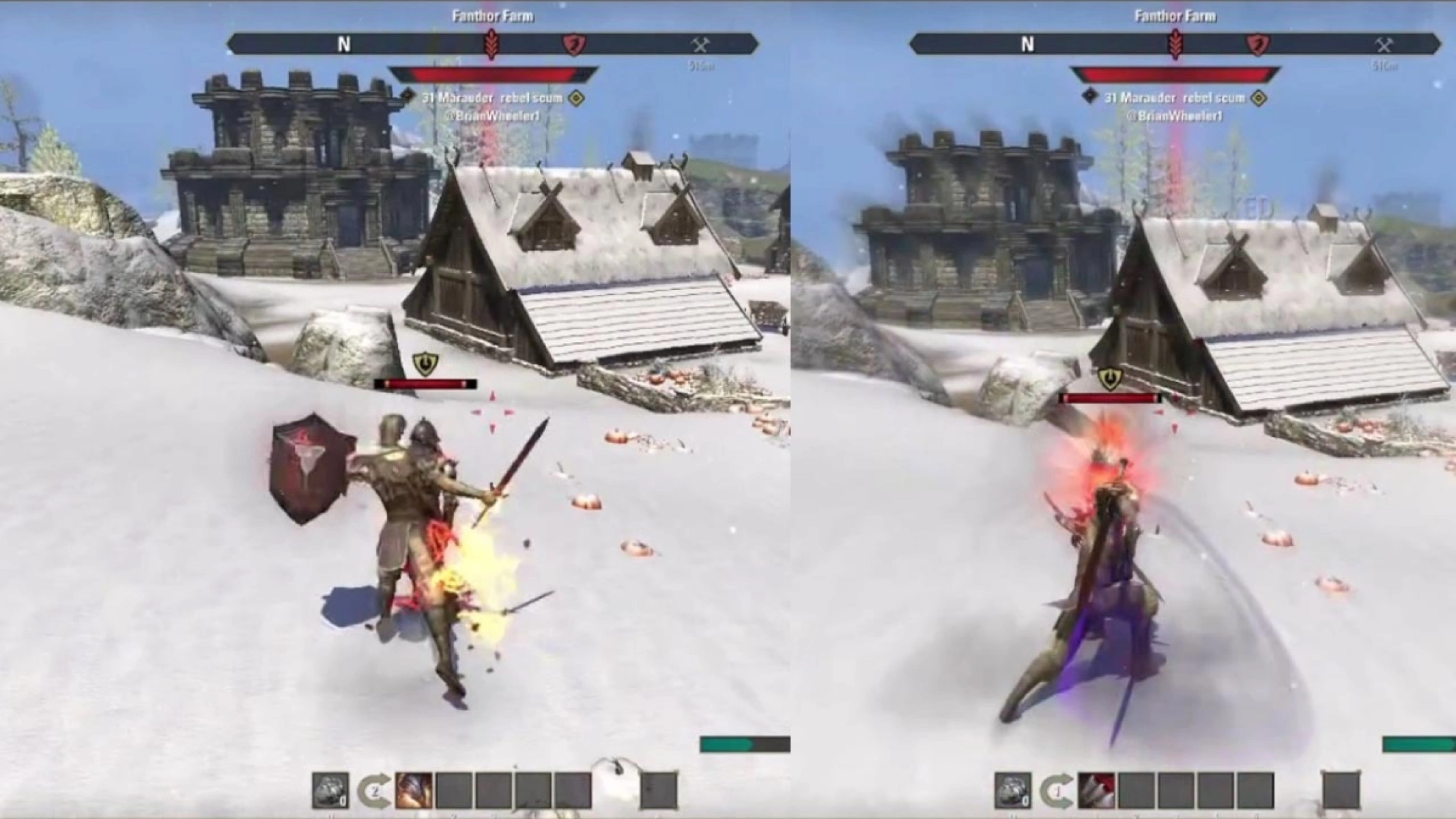Select the N marker on the compass bar
Image resolution: width=1456 pixels, height=819 pixels.
click(345, 44)
